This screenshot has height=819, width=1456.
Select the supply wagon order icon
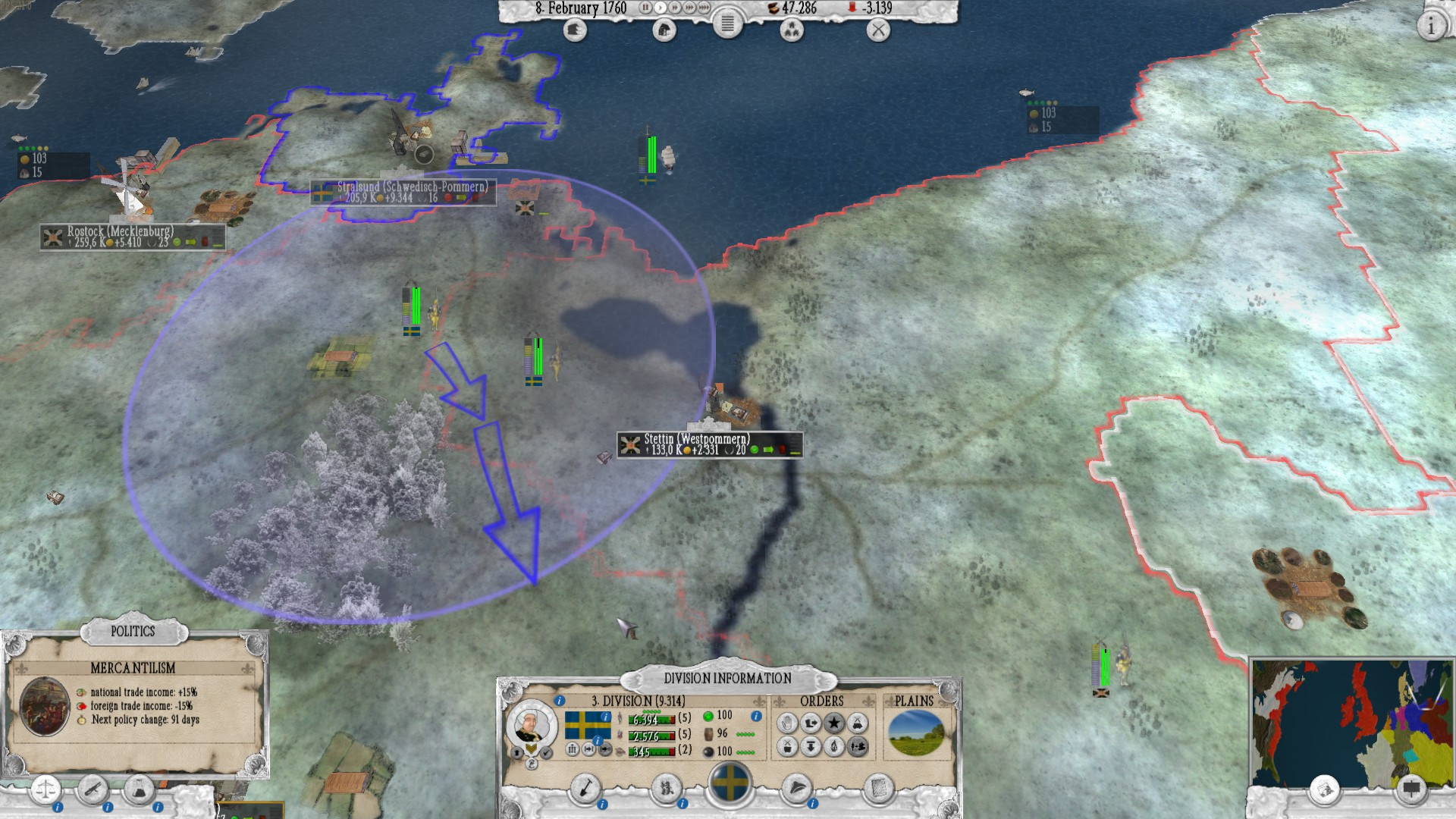[x=858, y=724]
